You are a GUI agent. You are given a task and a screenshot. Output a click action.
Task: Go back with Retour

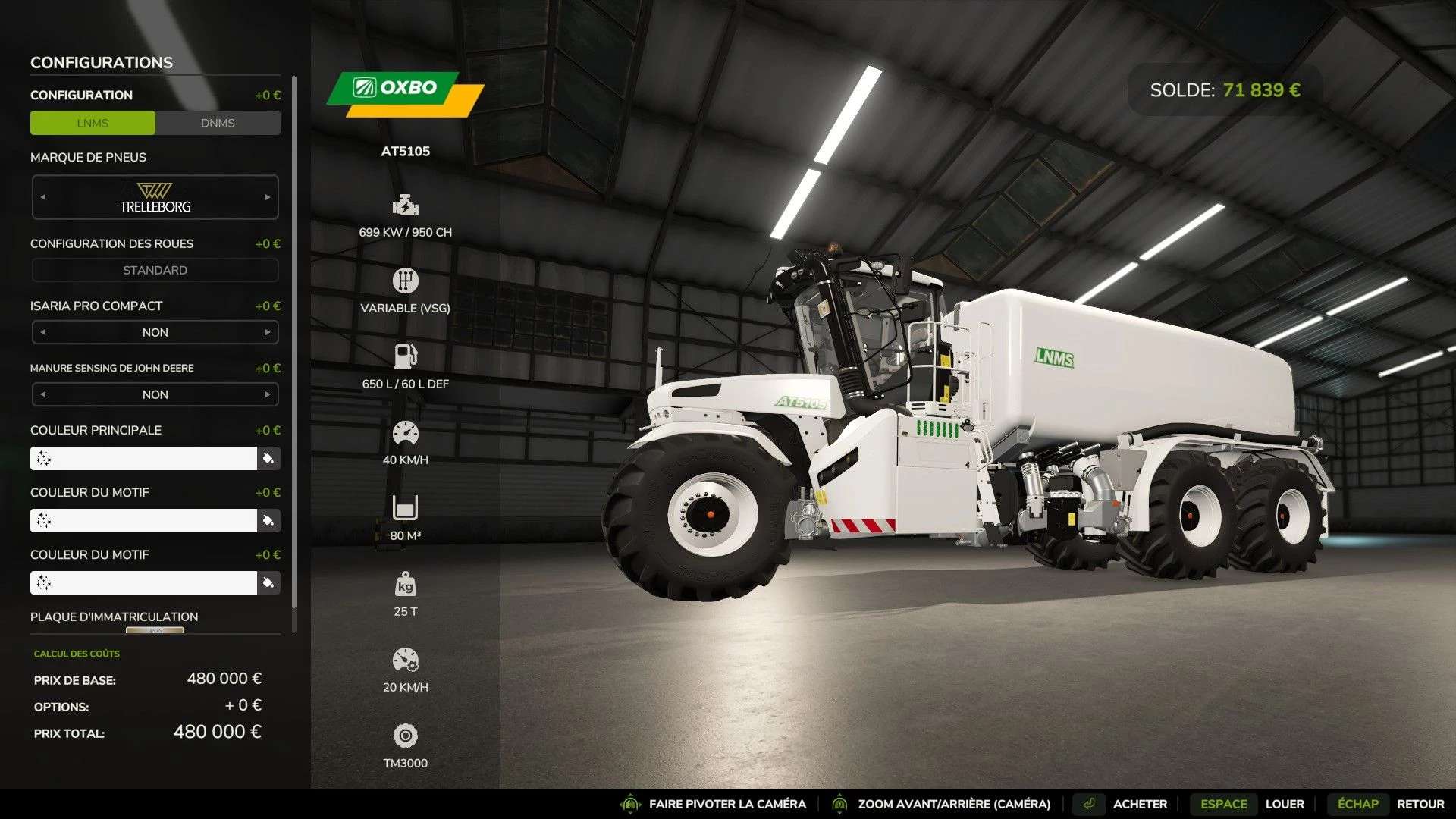(x=1420, y=804)
